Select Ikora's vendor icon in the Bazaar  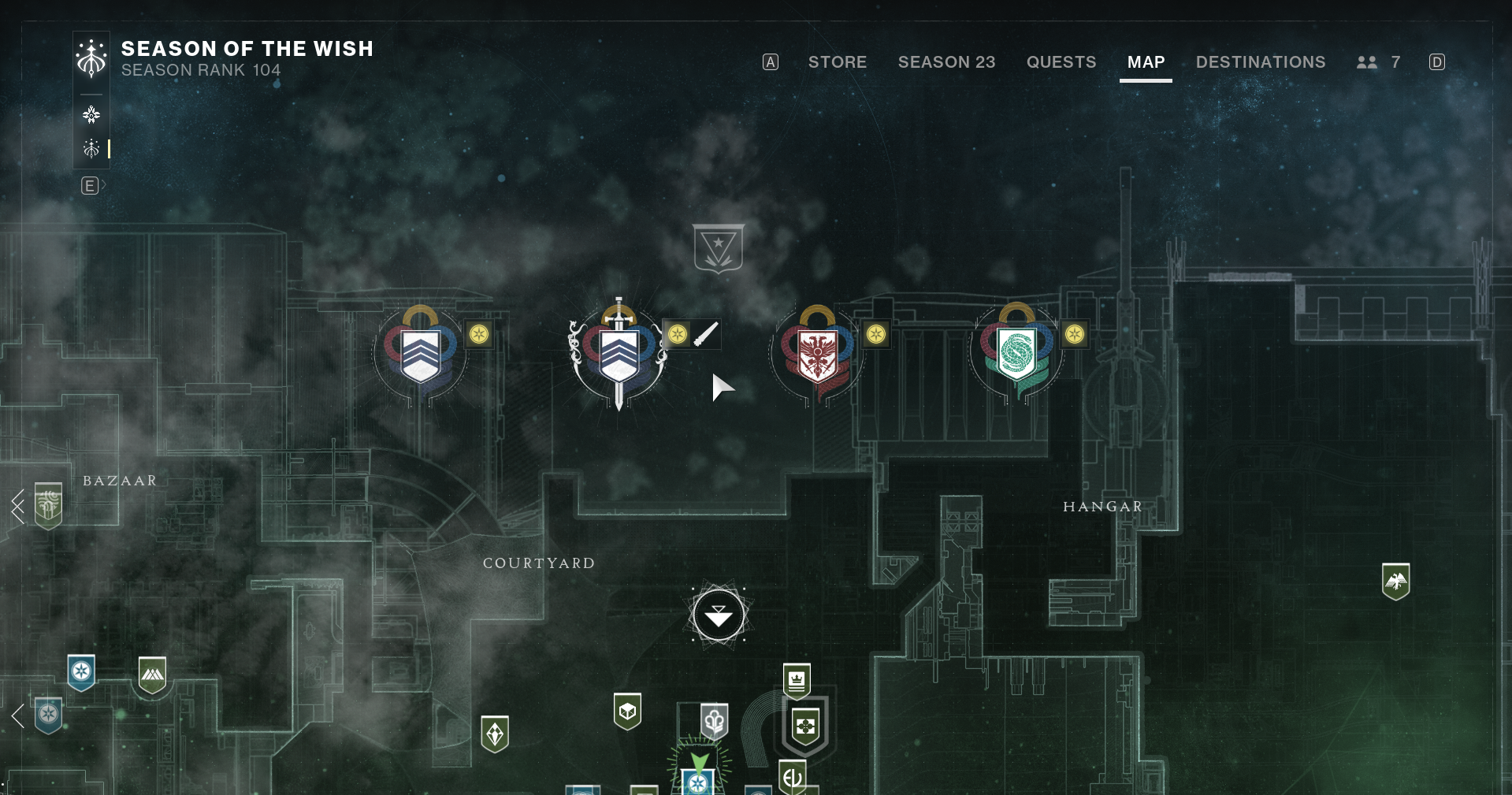[47, 504]
